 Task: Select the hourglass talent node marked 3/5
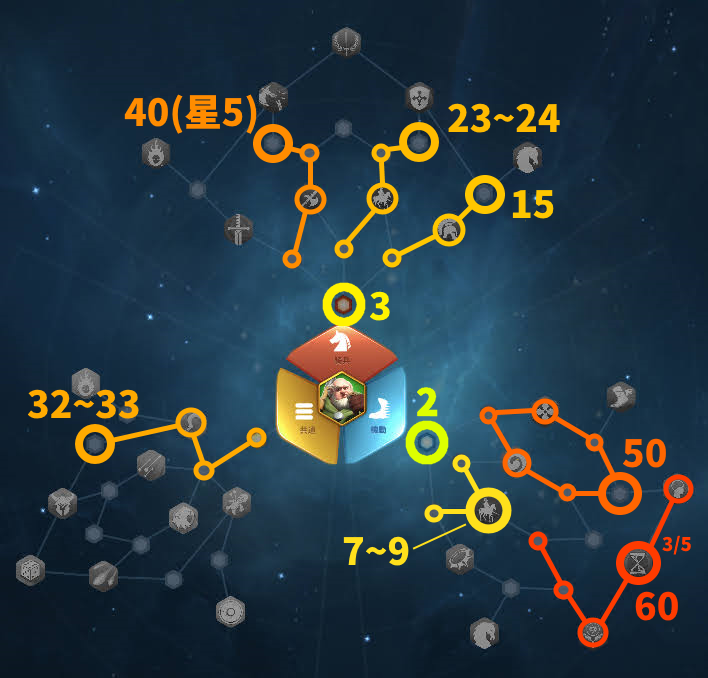coord(638,564)
